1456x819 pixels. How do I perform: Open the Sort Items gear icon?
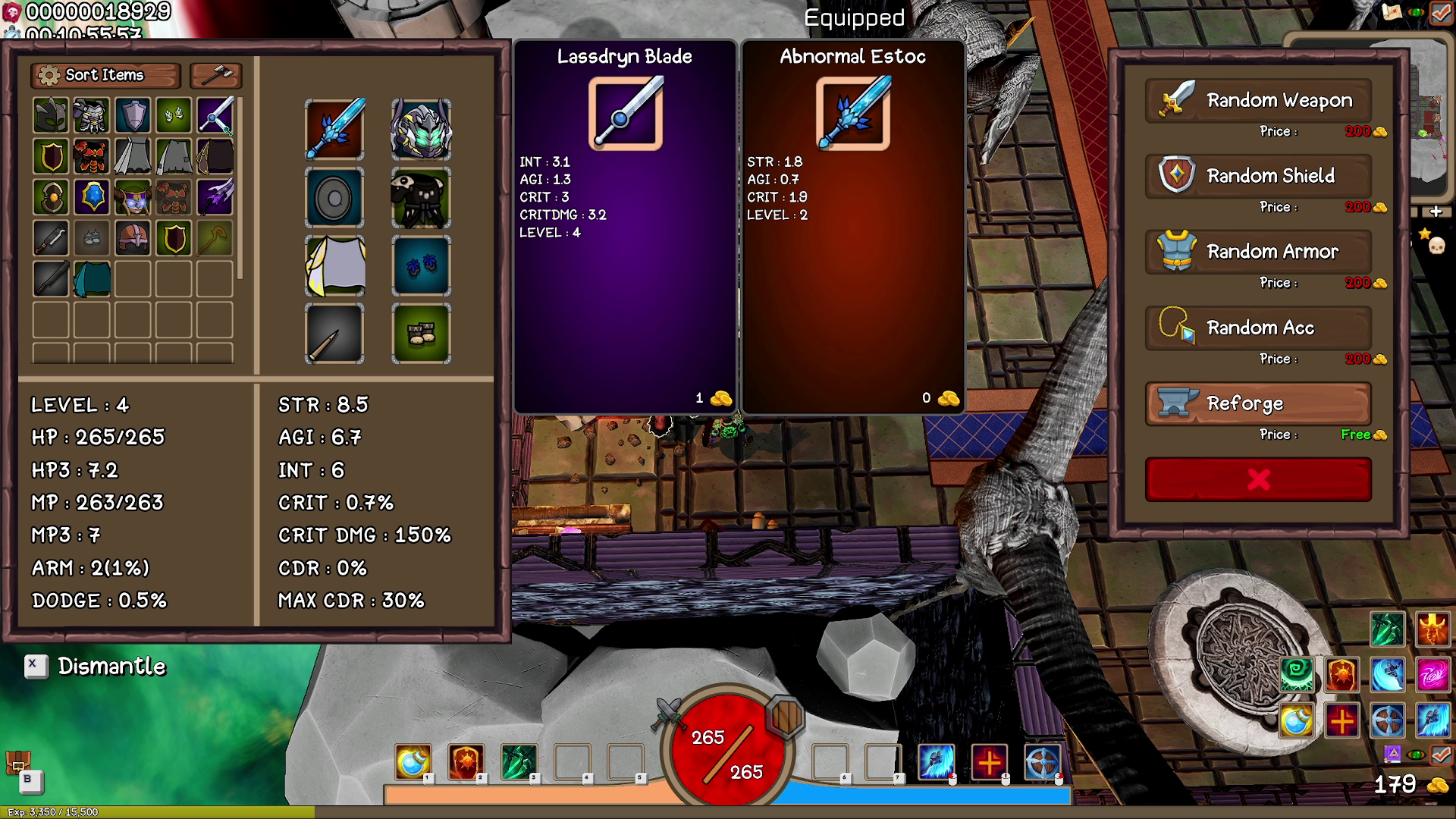(x=48, y=75)
